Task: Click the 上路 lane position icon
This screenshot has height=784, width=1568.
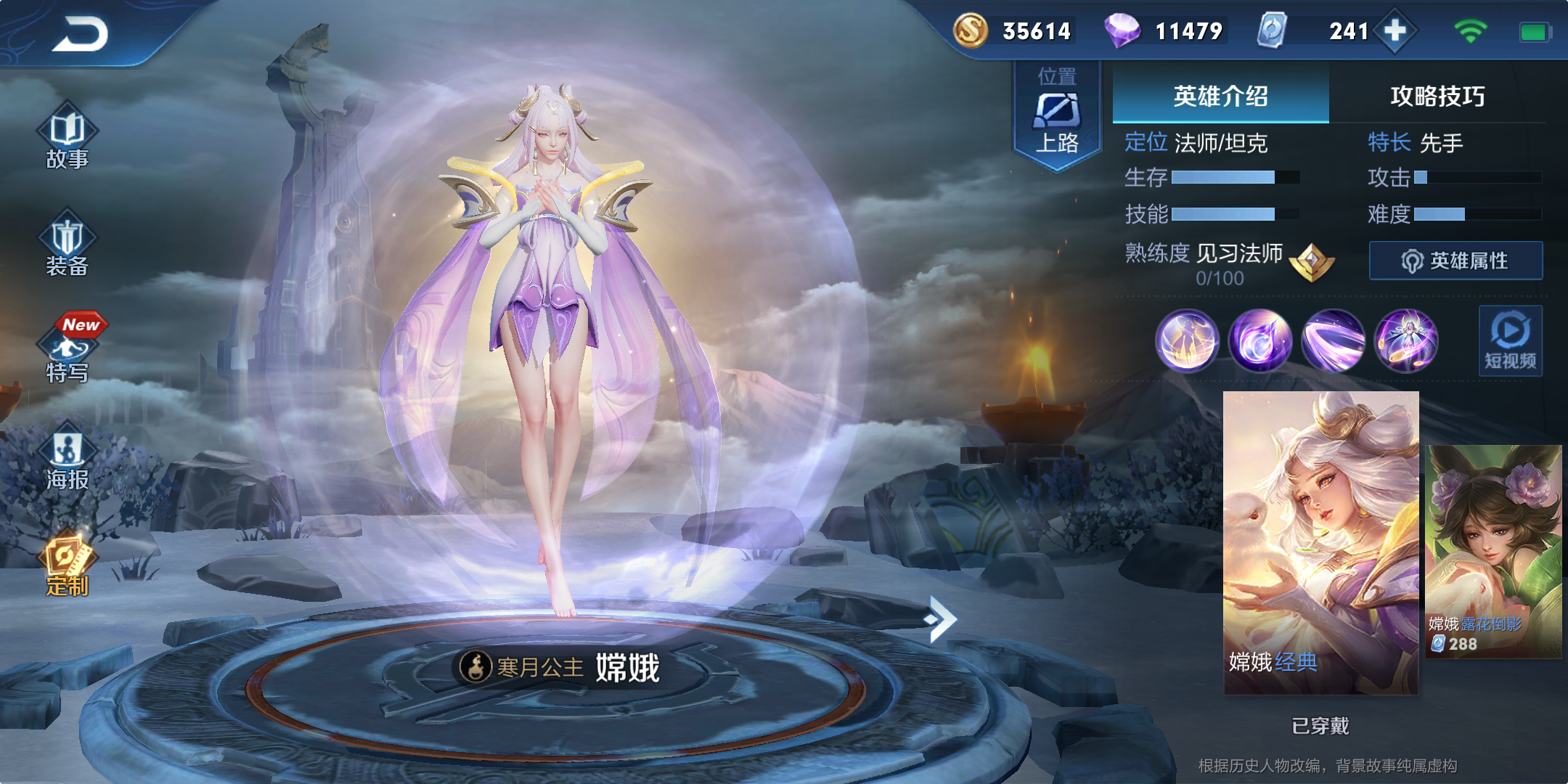Action: click(1058, 116)
